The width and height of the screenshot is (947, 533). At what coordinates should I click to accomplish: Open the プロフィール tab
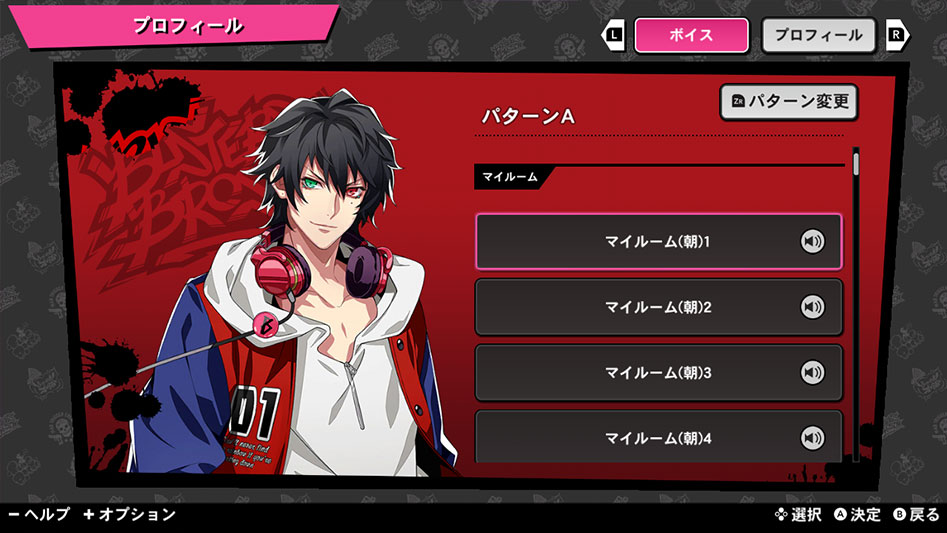[818, 35]
